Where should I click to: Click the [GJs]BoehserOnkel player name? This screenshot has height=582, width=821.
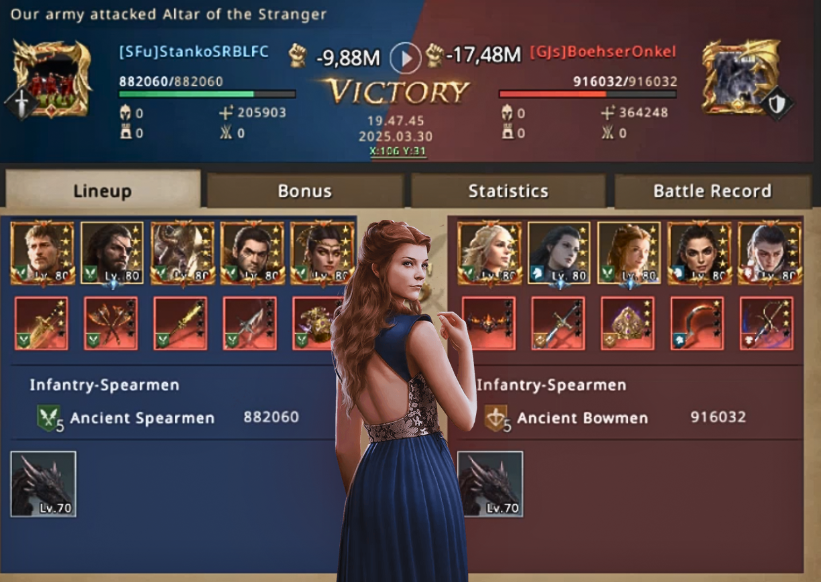tap(603, 52)
